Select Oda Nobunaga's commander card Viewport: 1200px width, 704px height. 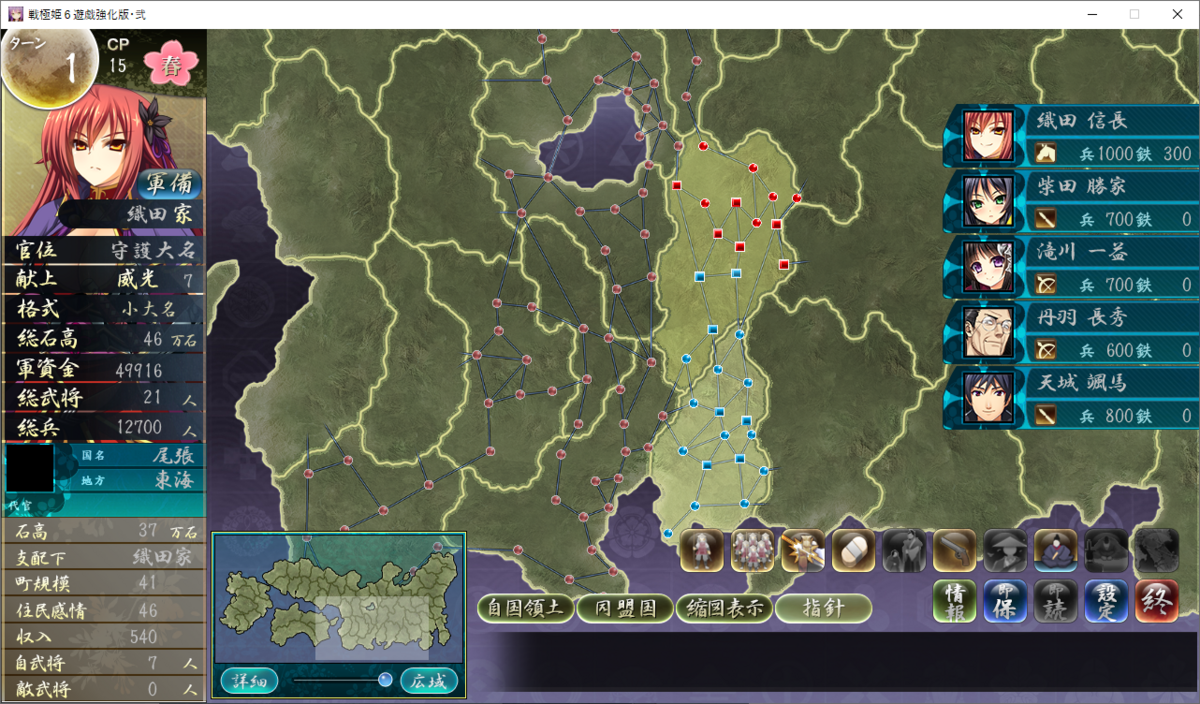[x=1070, y=136]
